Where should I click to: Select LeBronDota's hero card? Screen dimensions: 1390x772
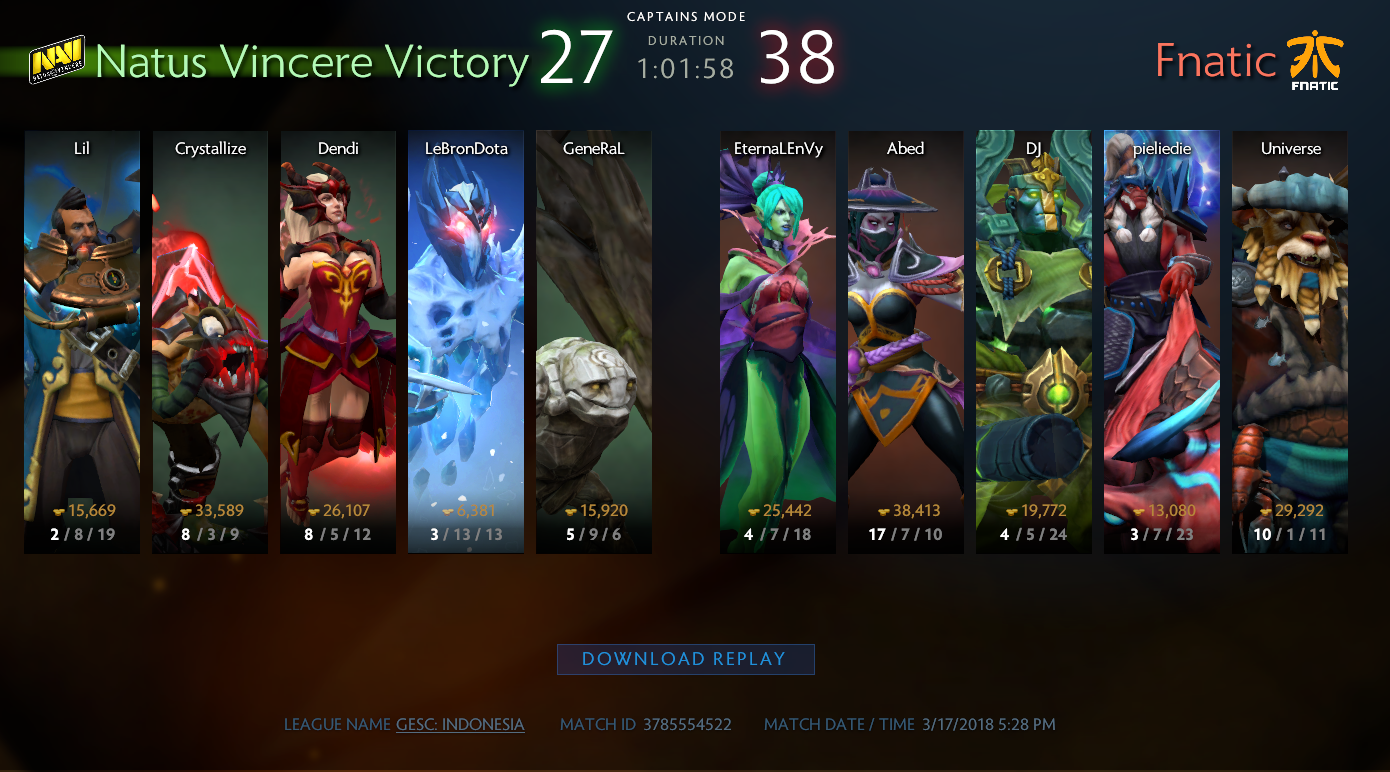click(x=466, y=341)
